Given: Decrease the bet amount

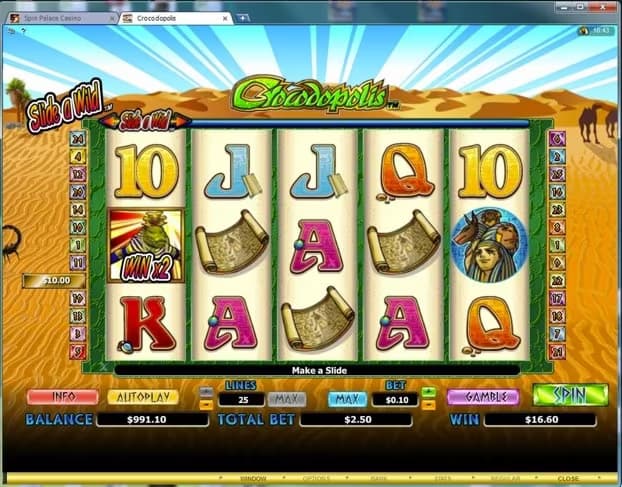Looking at the screenshot, I should (x=428, y=404).
